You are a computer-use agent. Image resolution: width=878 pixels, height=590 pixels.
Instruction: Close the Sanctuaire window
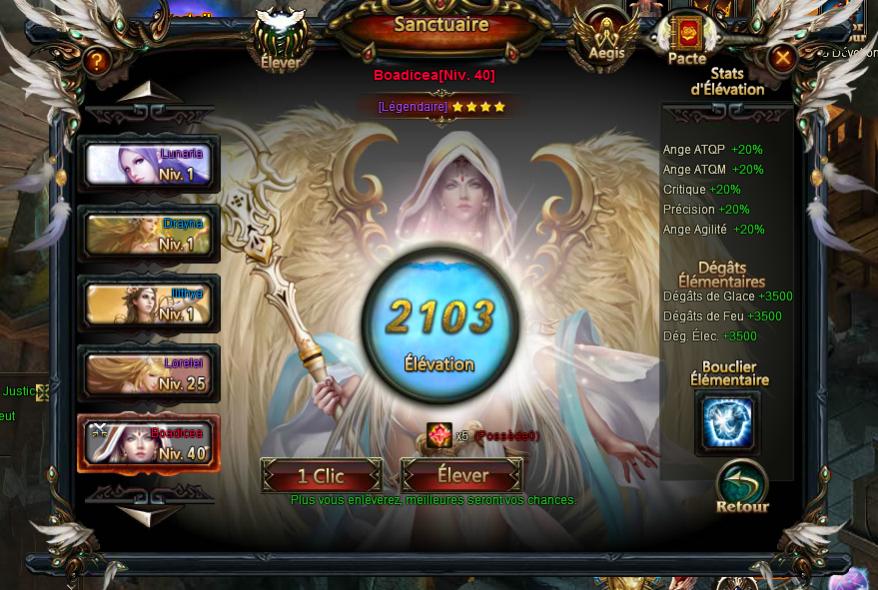tap(783, 59)
